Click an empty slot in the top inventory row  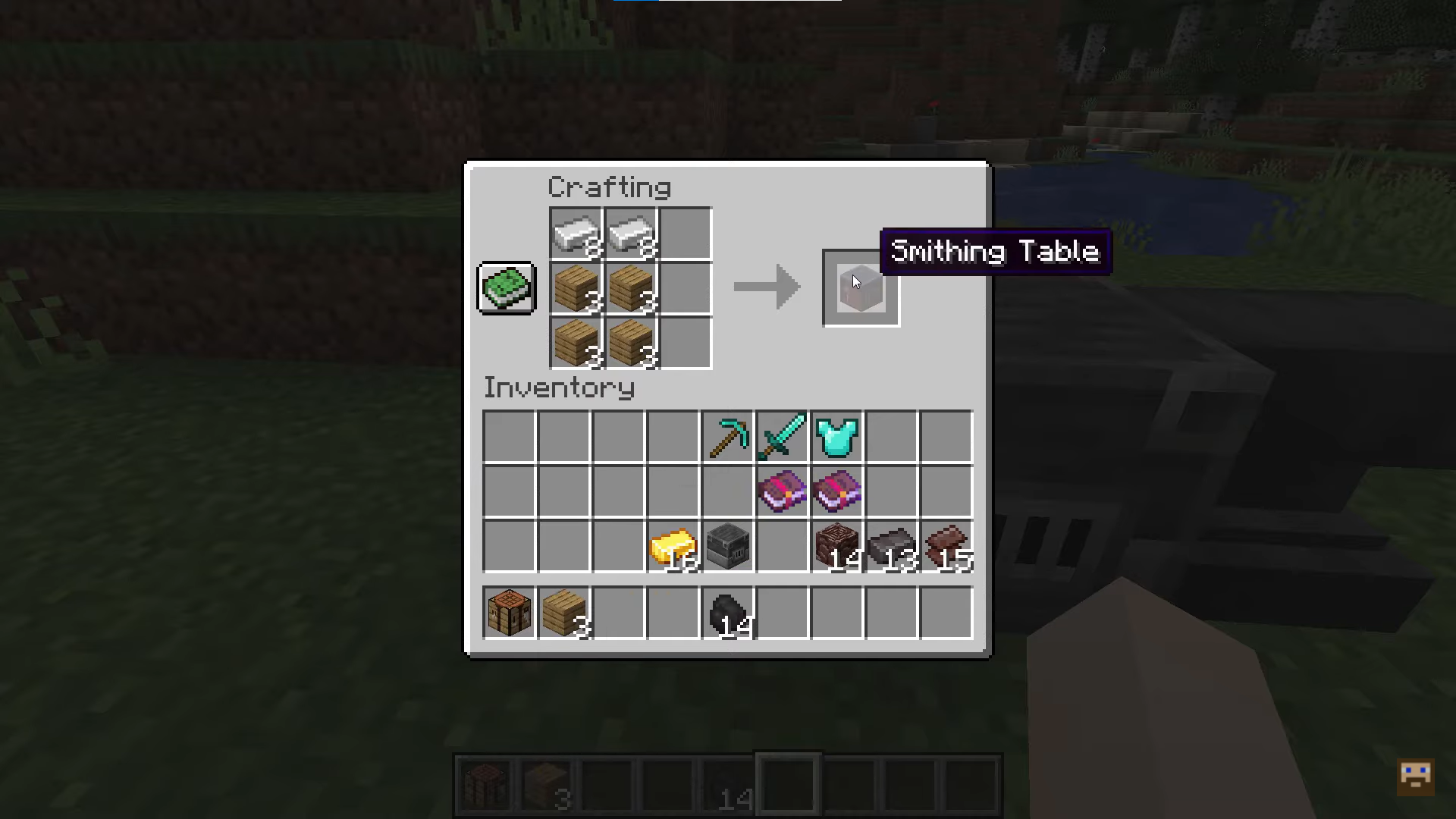coord(508,436)
